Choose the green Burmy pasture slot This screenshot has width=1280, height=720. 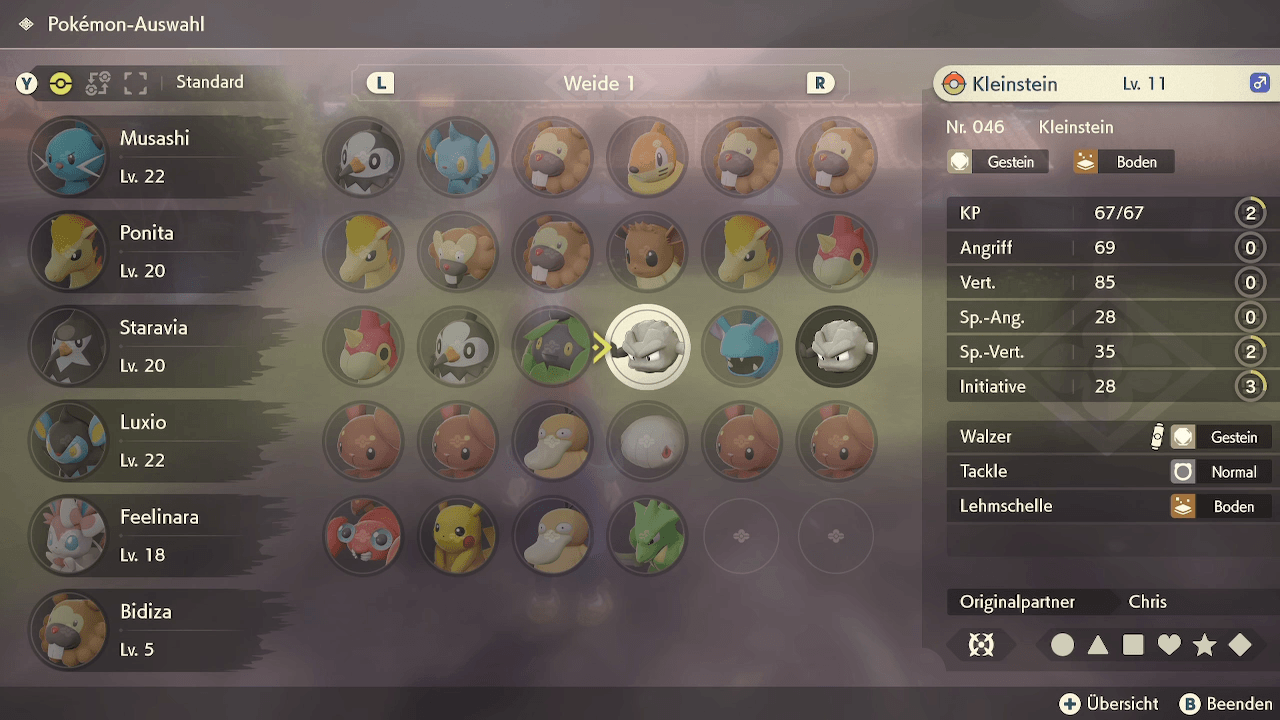click(552, 347)
